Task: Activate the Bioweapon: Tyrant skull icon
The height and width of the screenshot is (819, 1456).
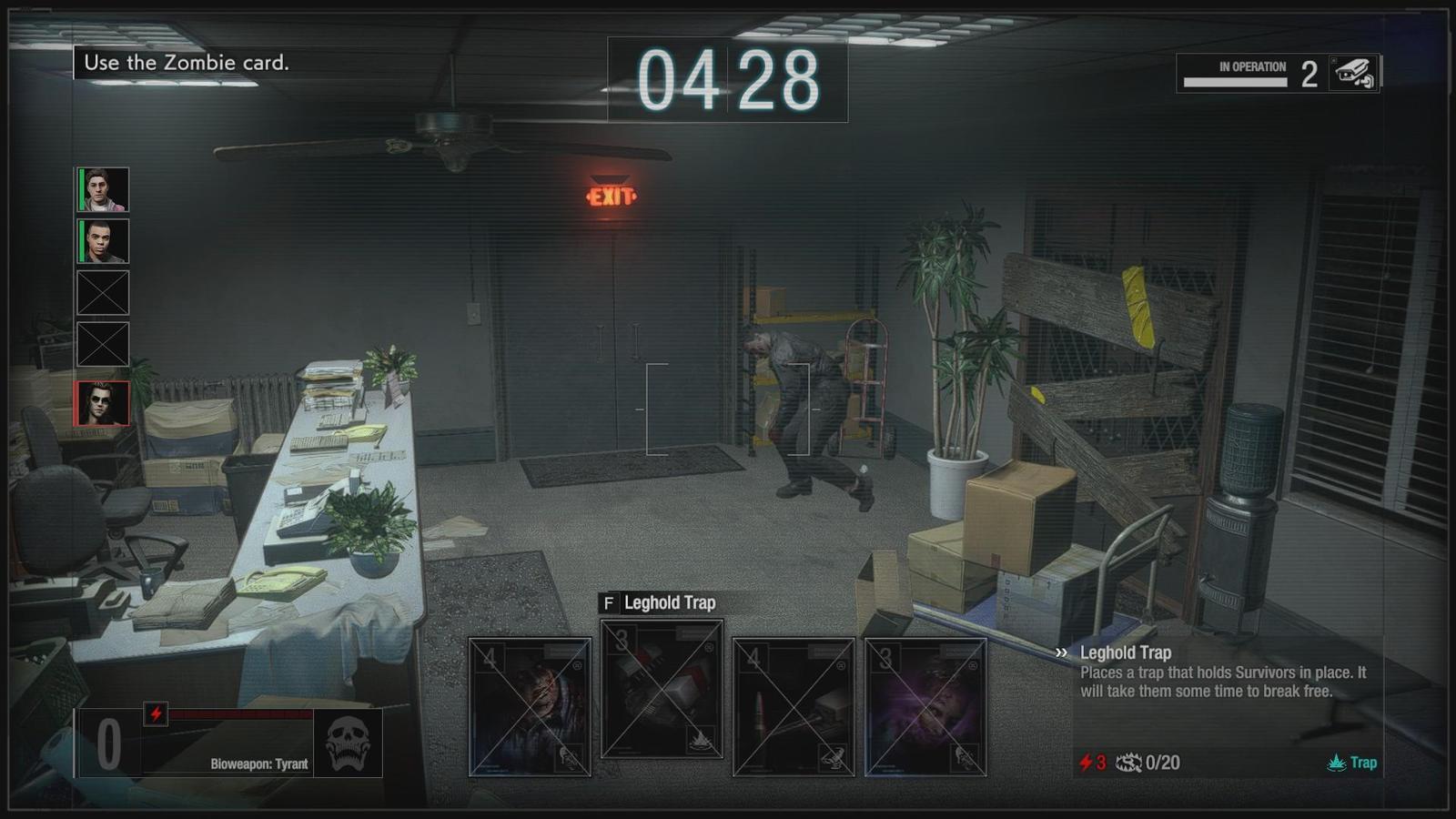Action: pos(348,743)
